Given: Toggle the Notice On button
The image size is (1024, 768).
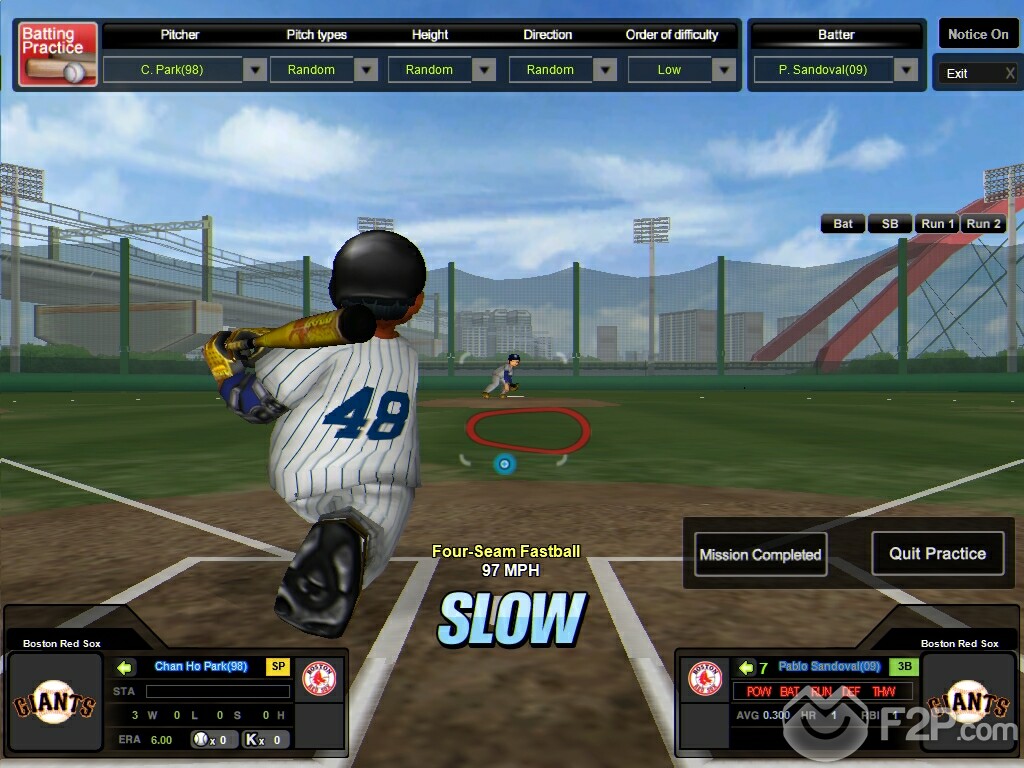Looking at the screenshot, I should (977, 34).
